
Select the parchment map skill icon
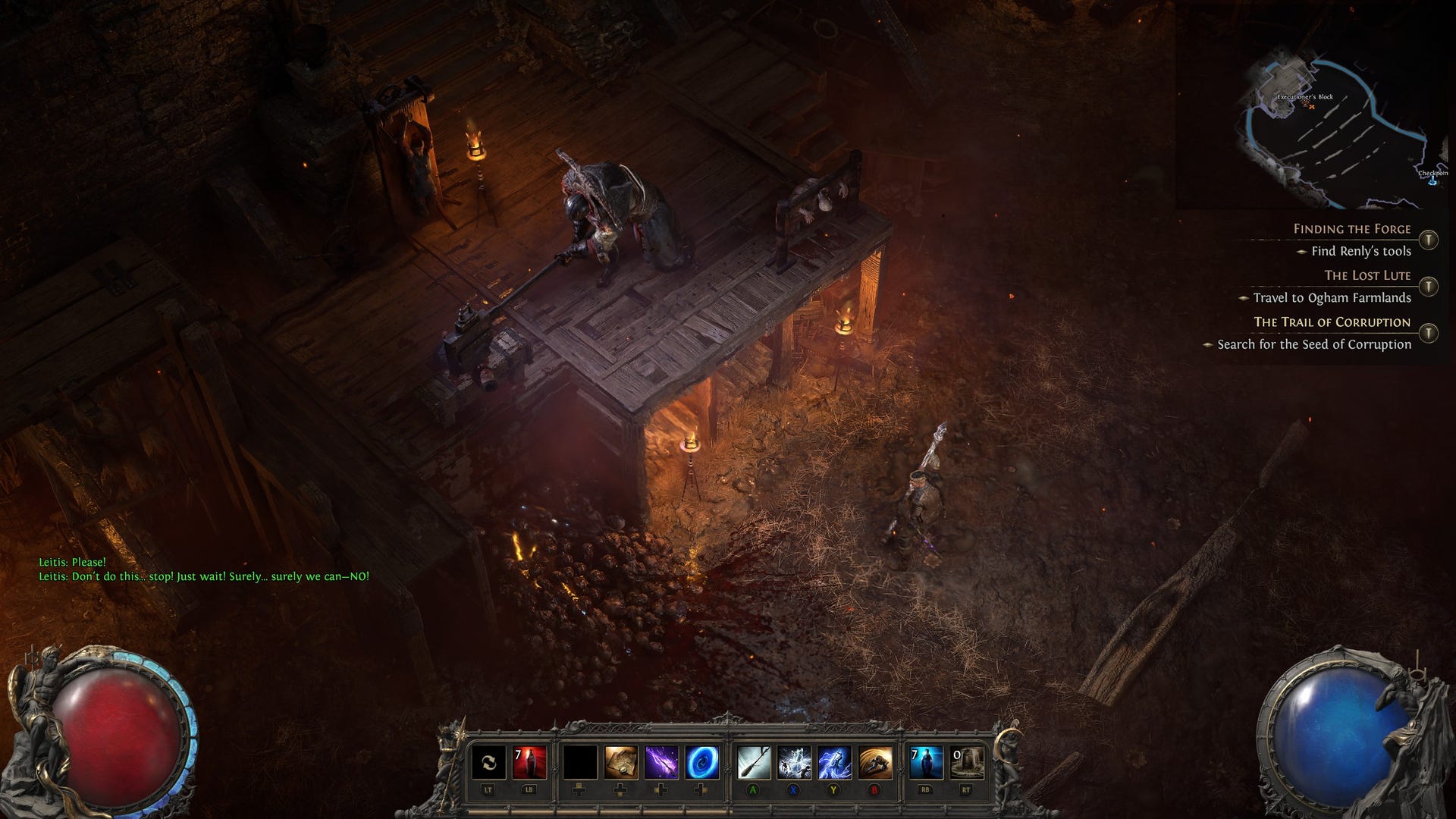[x=620, y=763]
